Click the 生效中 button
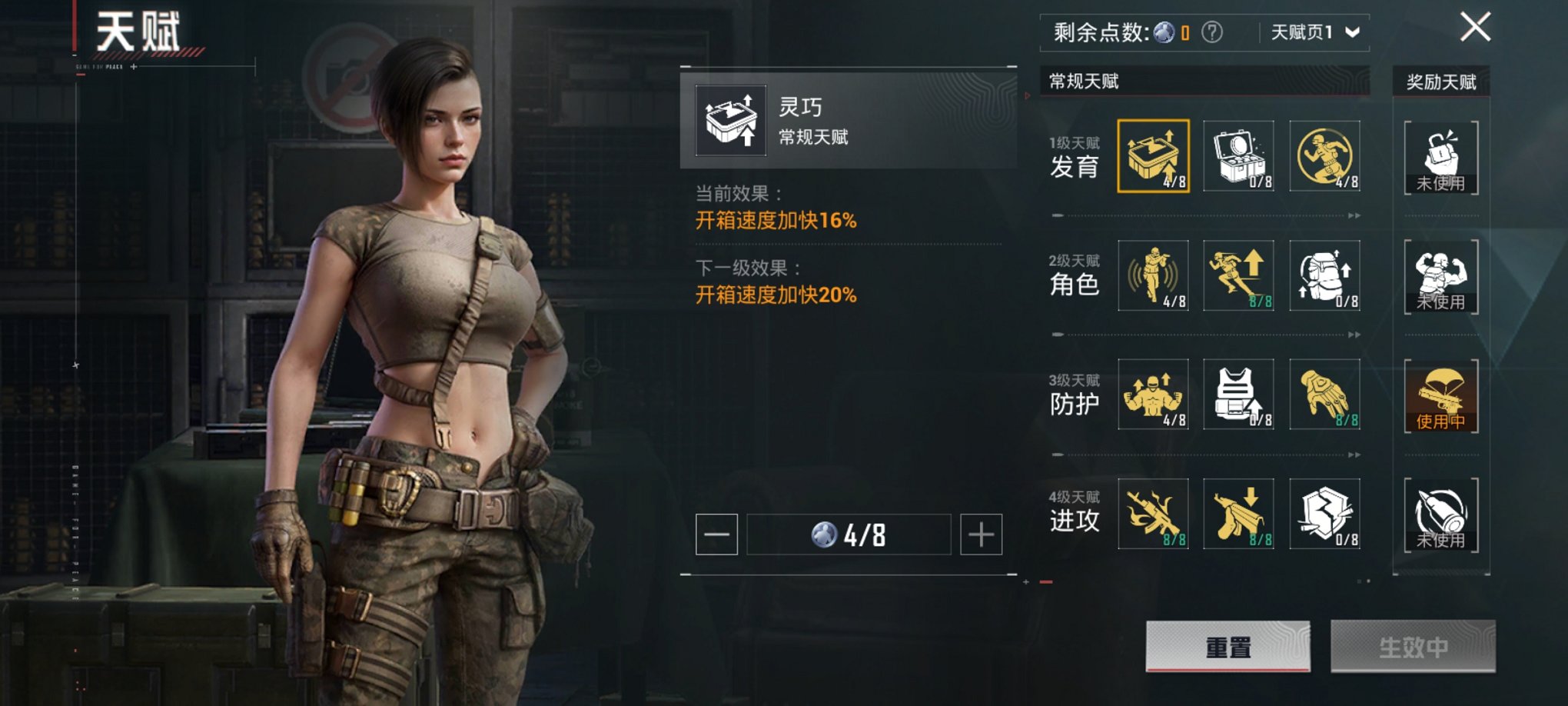1568x706 pixels. tap(1413, 647)
